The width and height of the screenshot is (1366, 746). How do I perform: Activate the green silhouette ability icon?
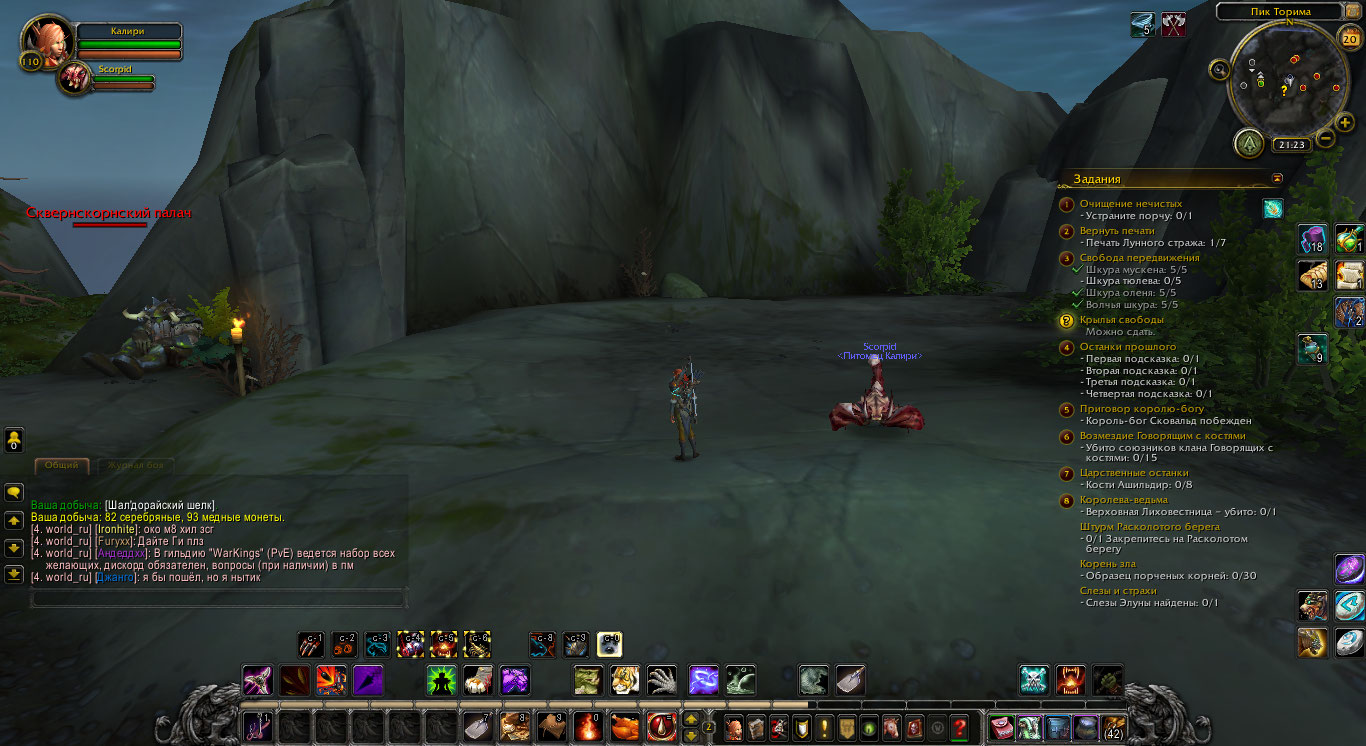click(x=441, y=681)
